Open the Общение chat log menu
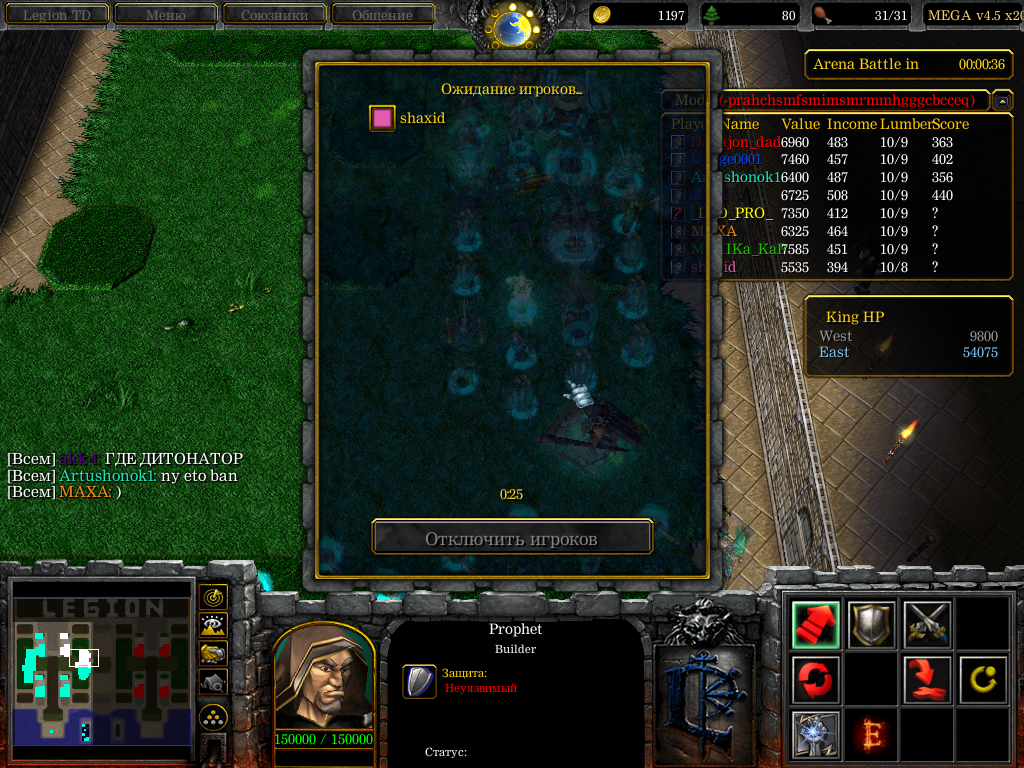Viewport: 1024px width, 768px height. [x=382, y=15]
